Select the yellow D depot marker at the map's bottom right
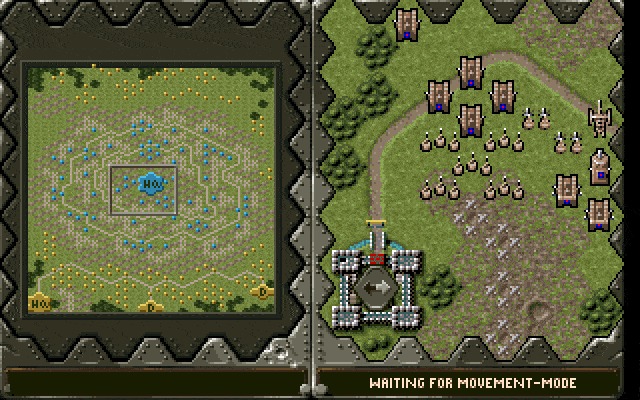The width and height of the screenshot is (640, 400). pyautogui.click(x=262, y=292)
